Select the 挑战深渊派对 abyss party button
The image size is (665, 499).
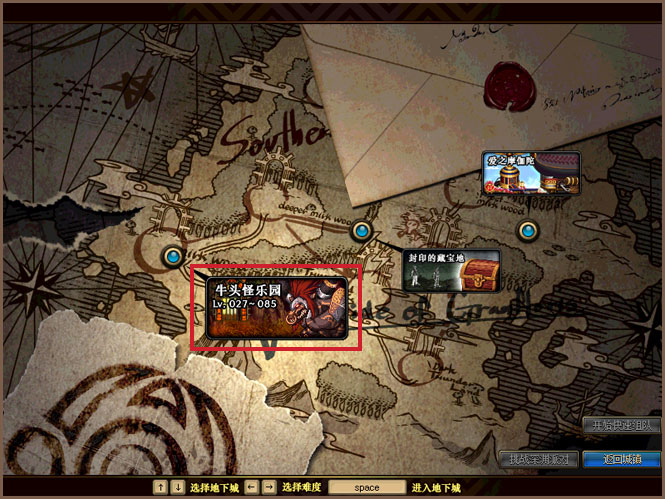538,459
